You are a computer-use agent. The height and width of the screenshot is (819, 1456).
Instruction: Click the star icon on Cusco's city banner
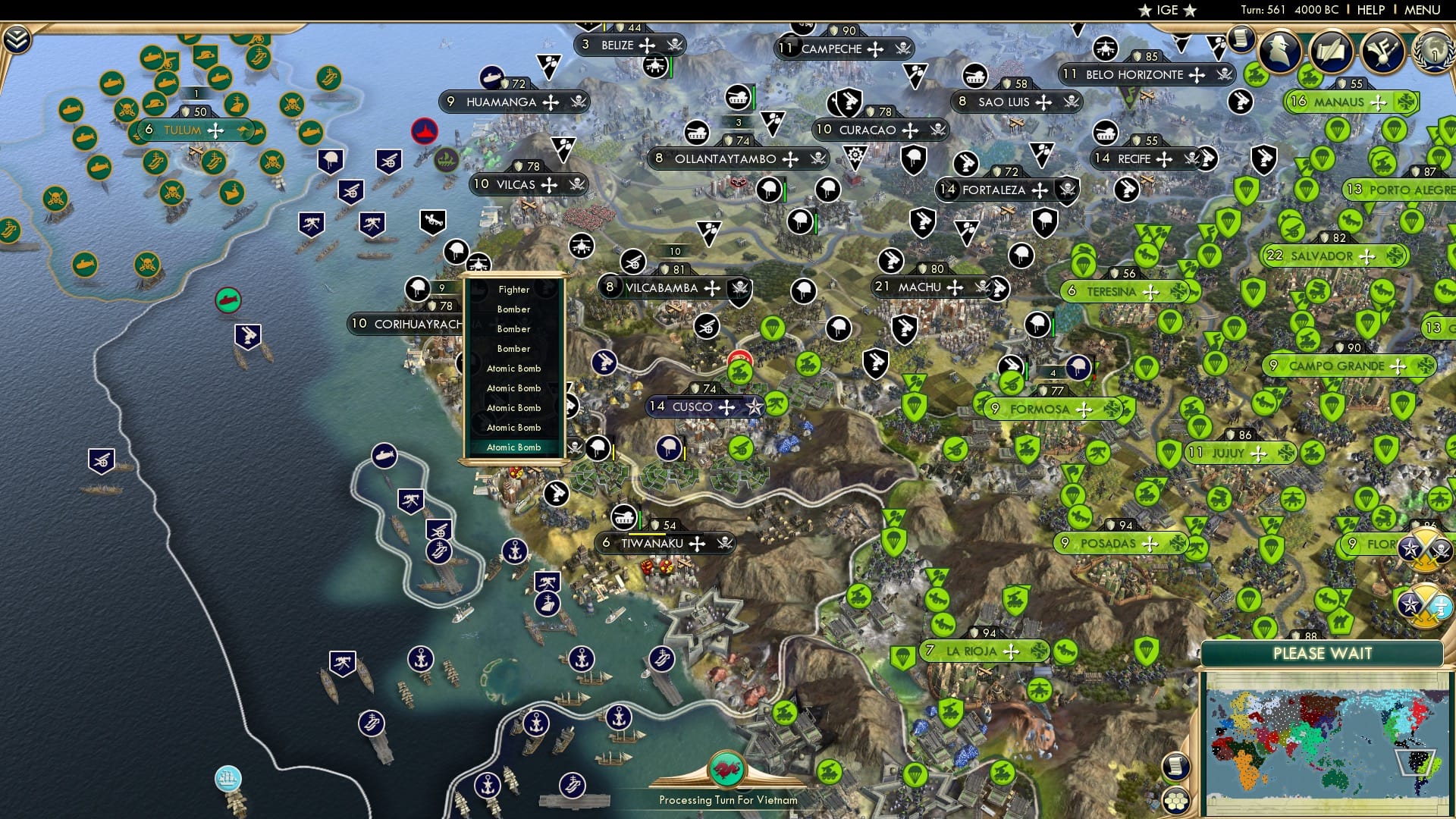tap(753, 407)
